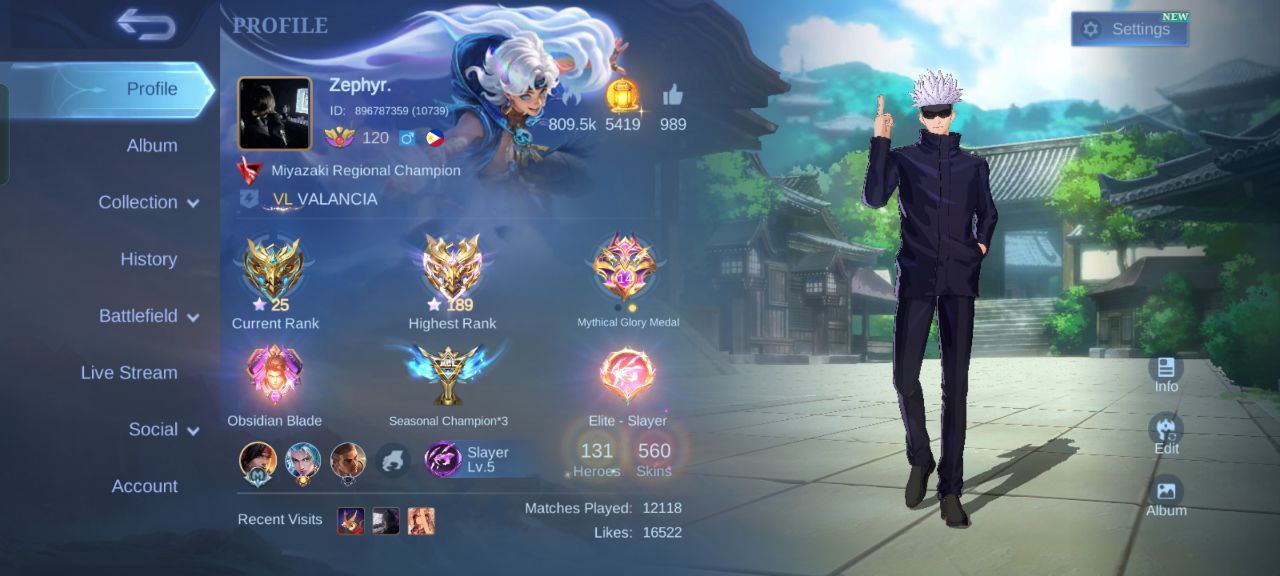Open the Info button beside character

tap(1166, 373)
